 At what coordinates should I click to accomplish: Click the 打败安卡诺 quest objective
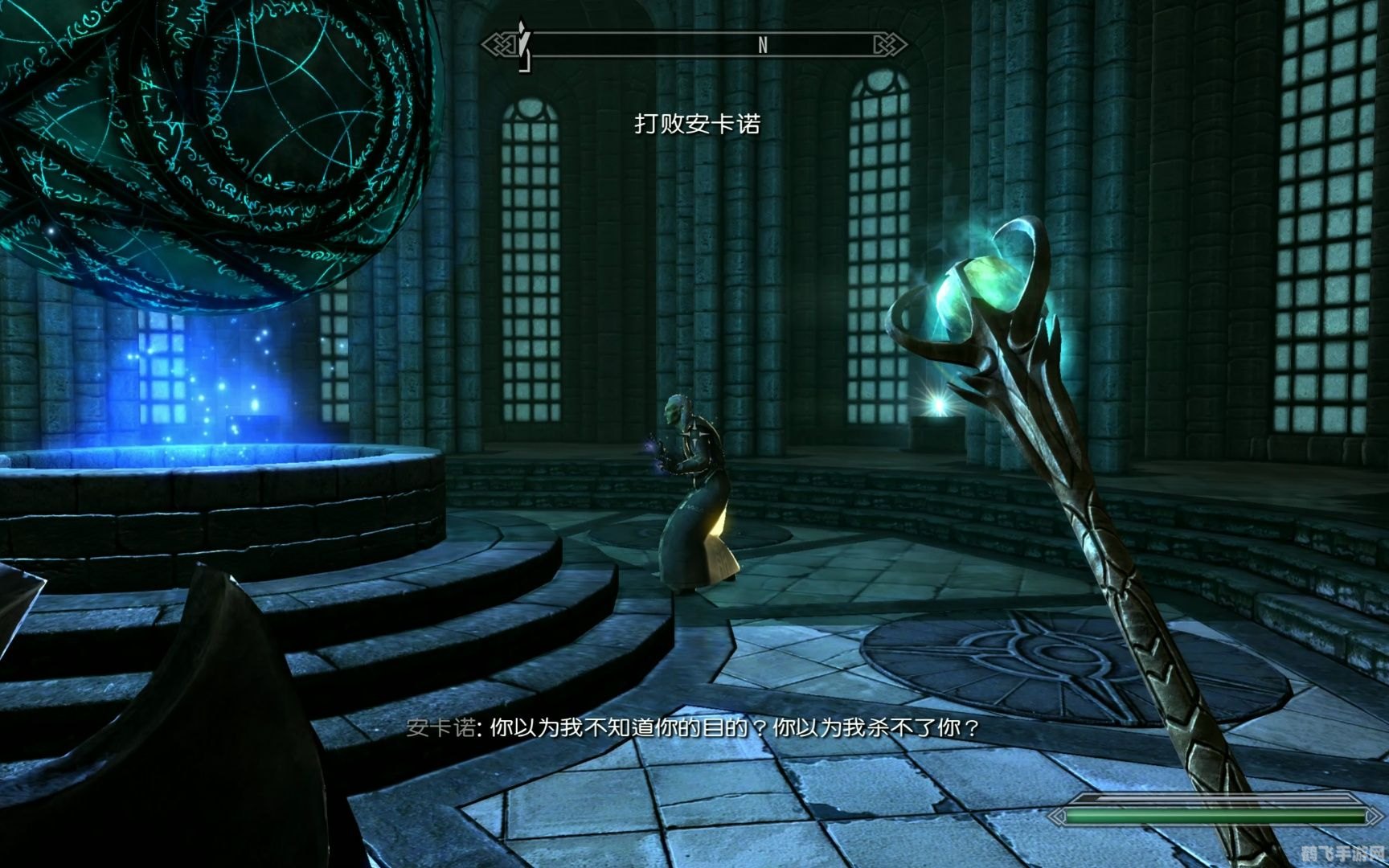click(697, 124)
